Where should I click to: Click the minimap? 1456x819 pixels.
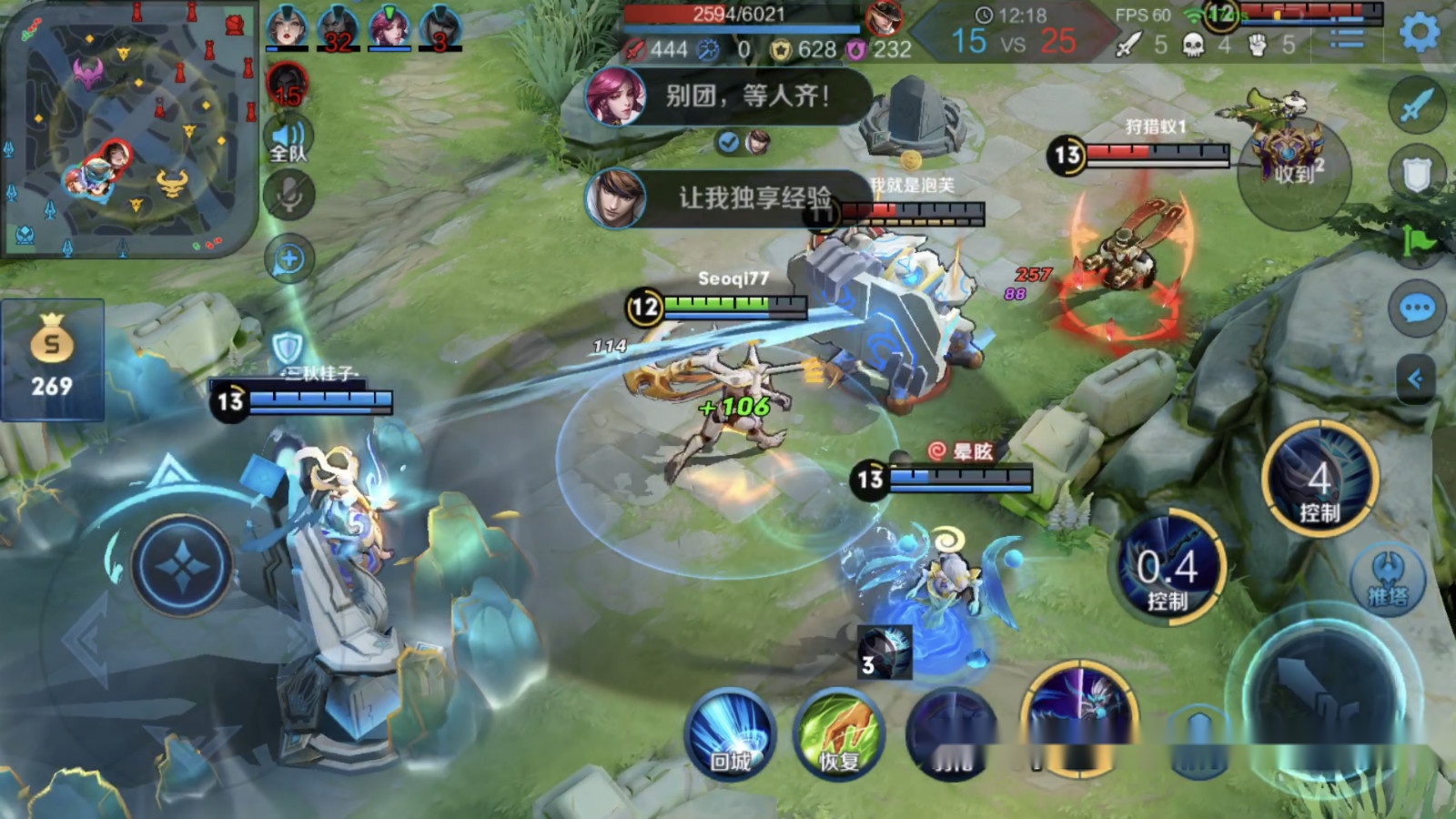point(127,127)
